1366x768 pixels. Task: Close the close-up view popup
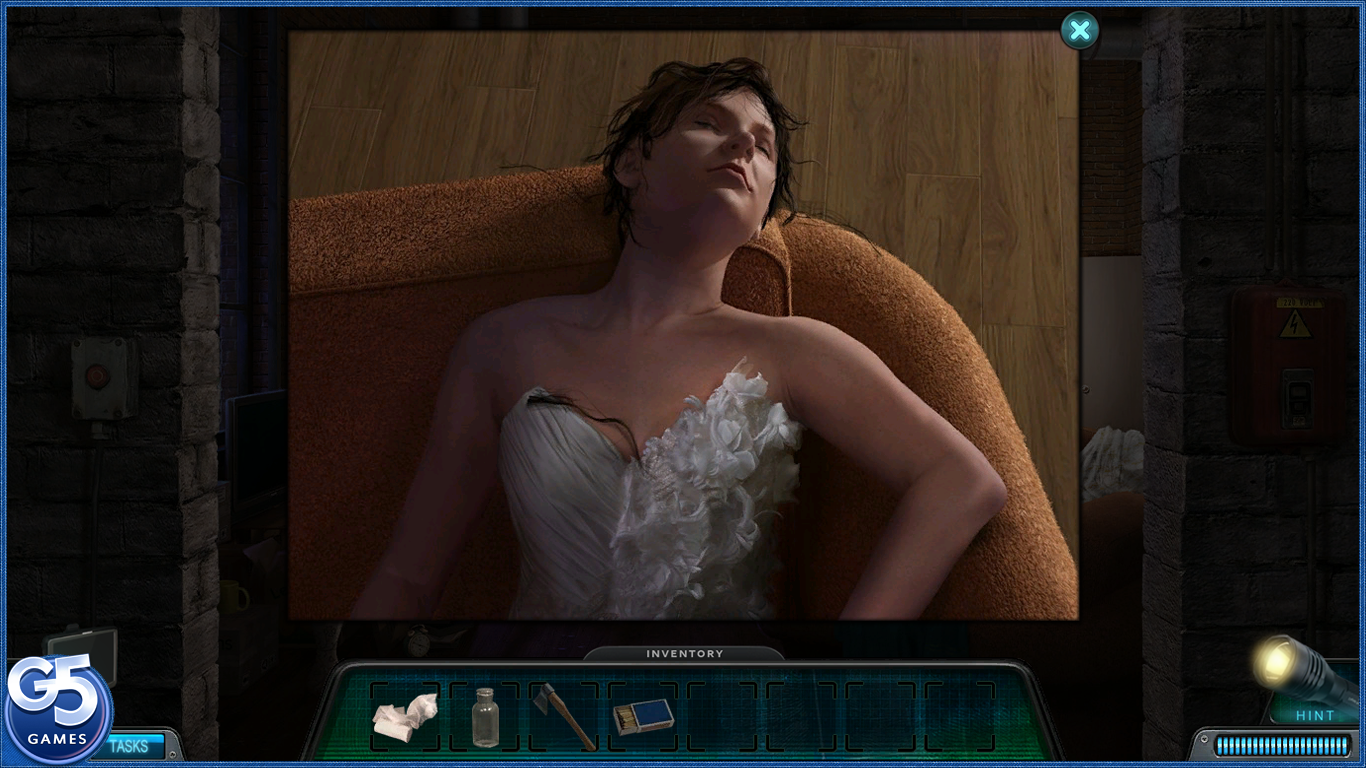pos(1079,31)
